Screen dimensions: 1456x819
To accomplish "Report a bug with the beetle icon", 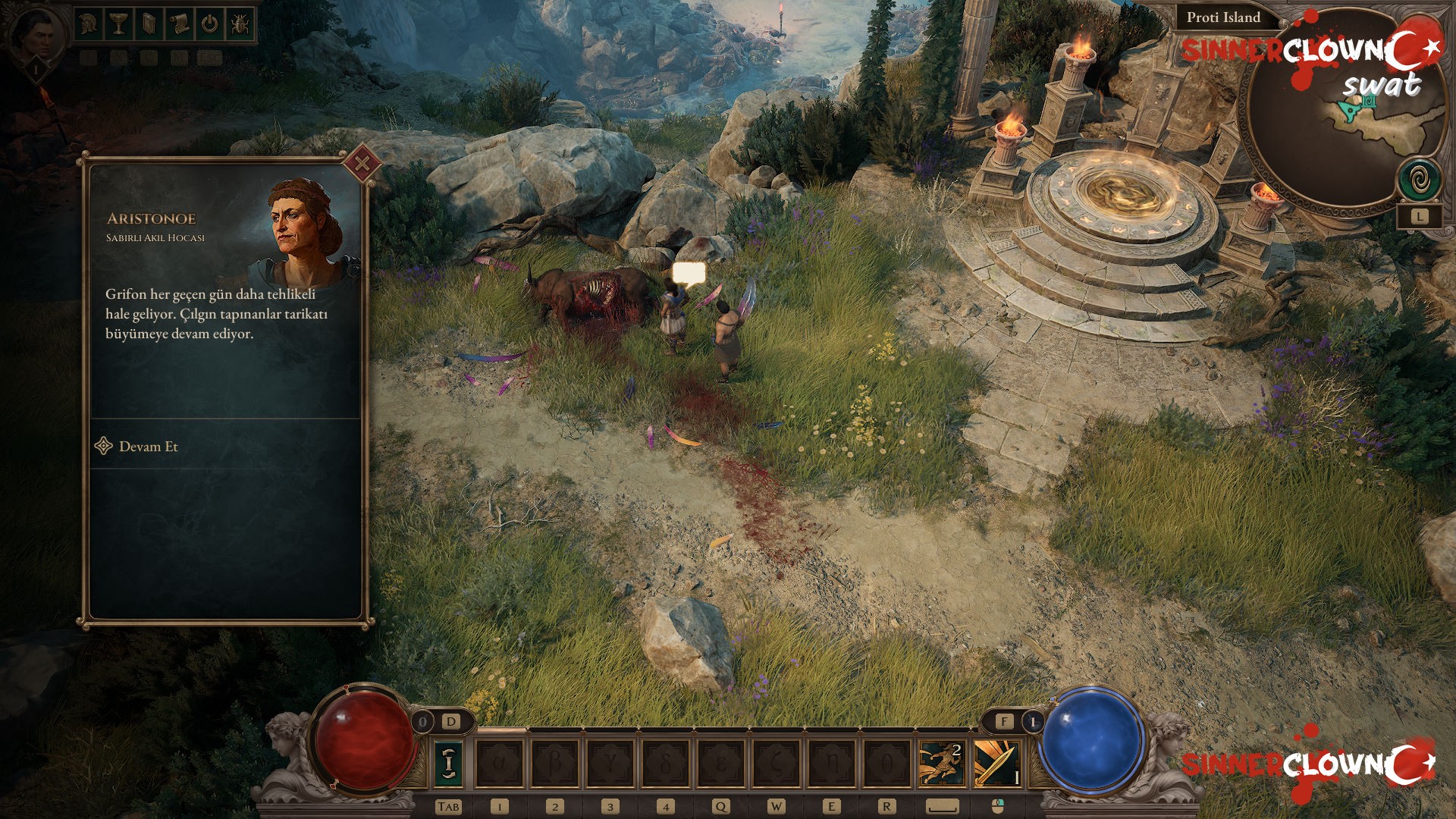I will tap(239, 24).
